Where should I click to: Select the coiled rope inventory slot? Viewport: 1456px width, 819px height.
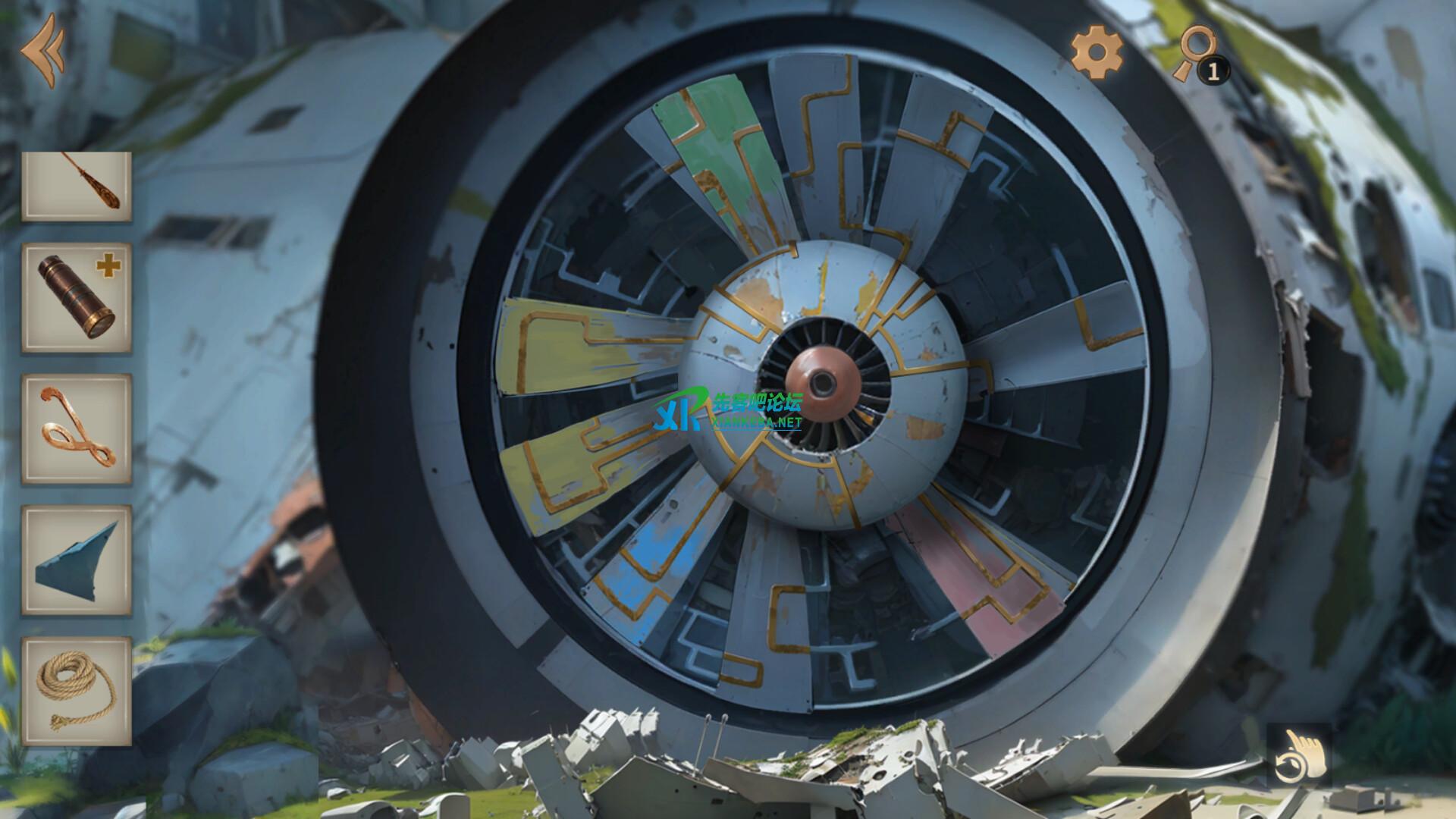pyautogui.click(x=76, y=691)
